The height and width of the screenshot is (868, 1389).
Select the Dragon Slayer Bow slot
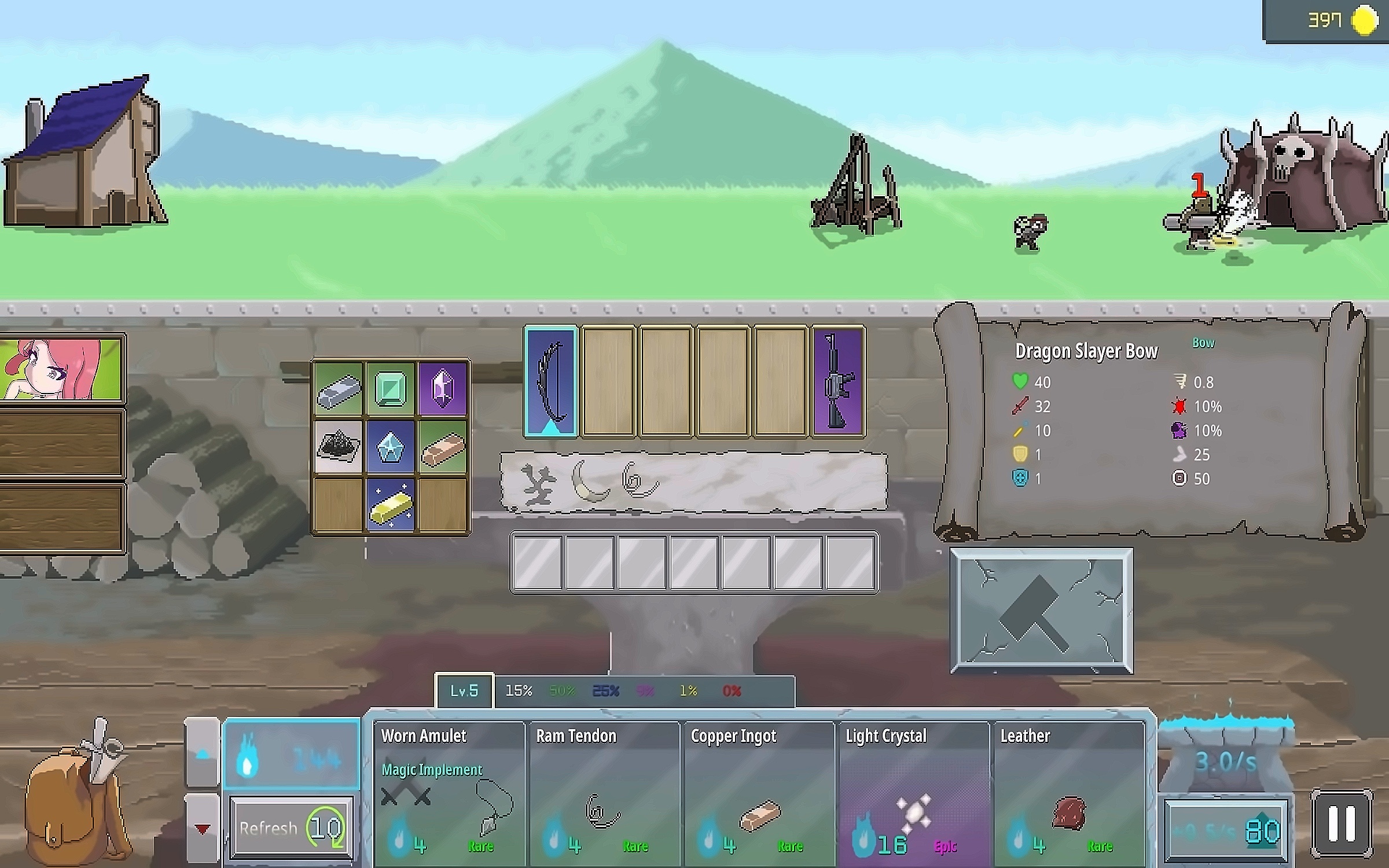pos(551,381)
